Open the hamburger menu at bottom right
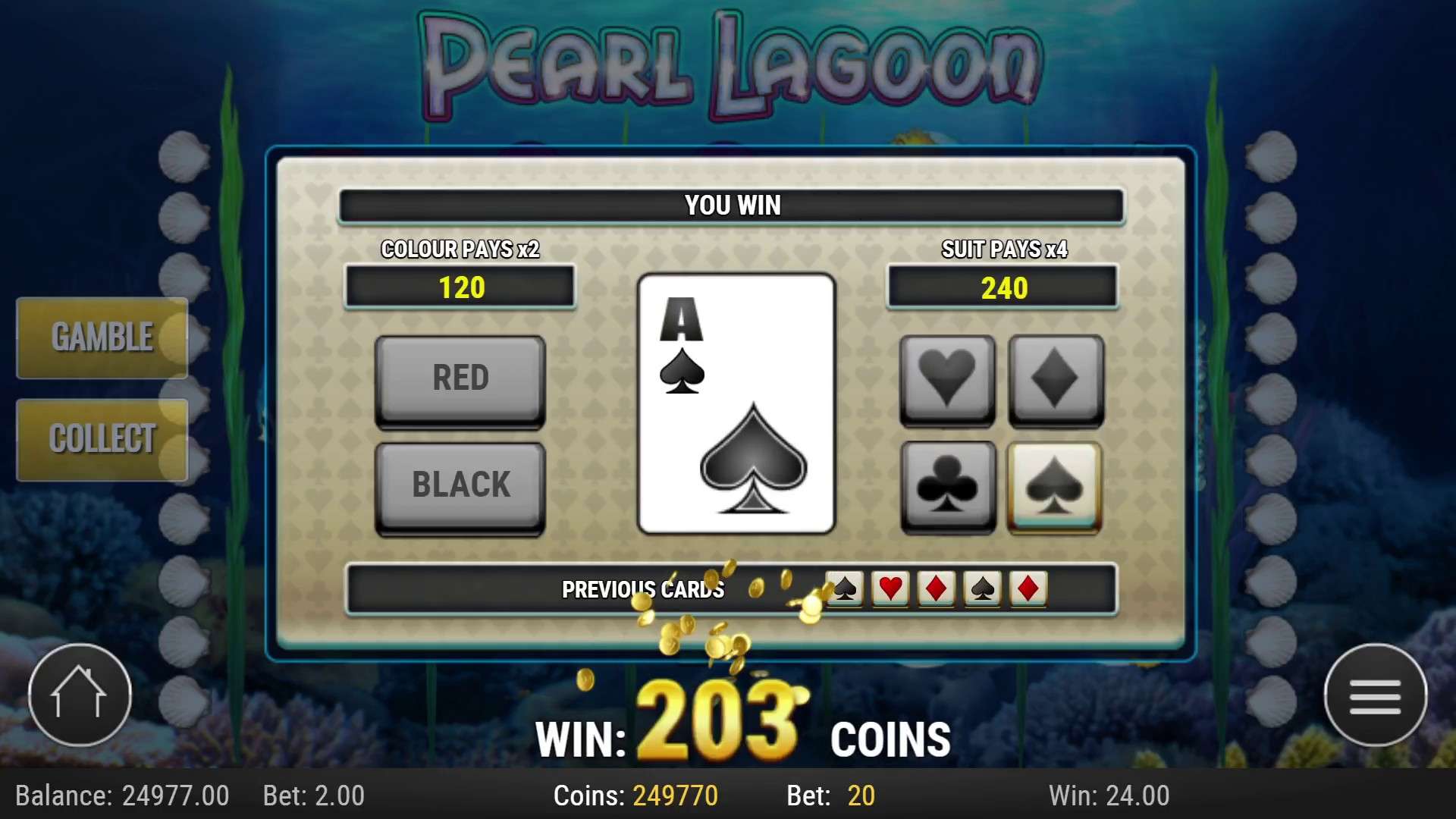 point(1376,694)
